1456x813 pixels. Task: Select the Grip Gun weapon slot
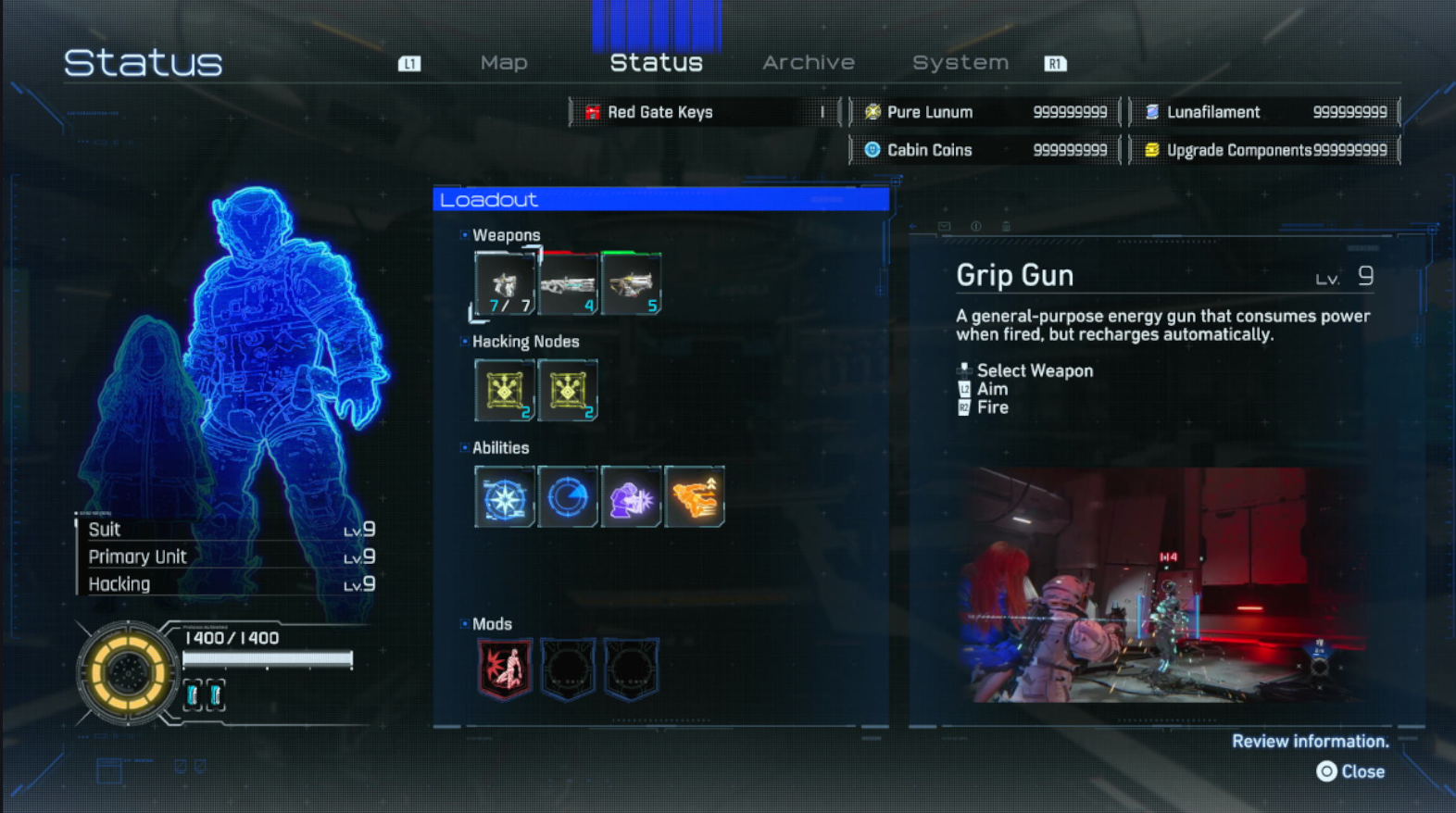click(x=505, y=284)
